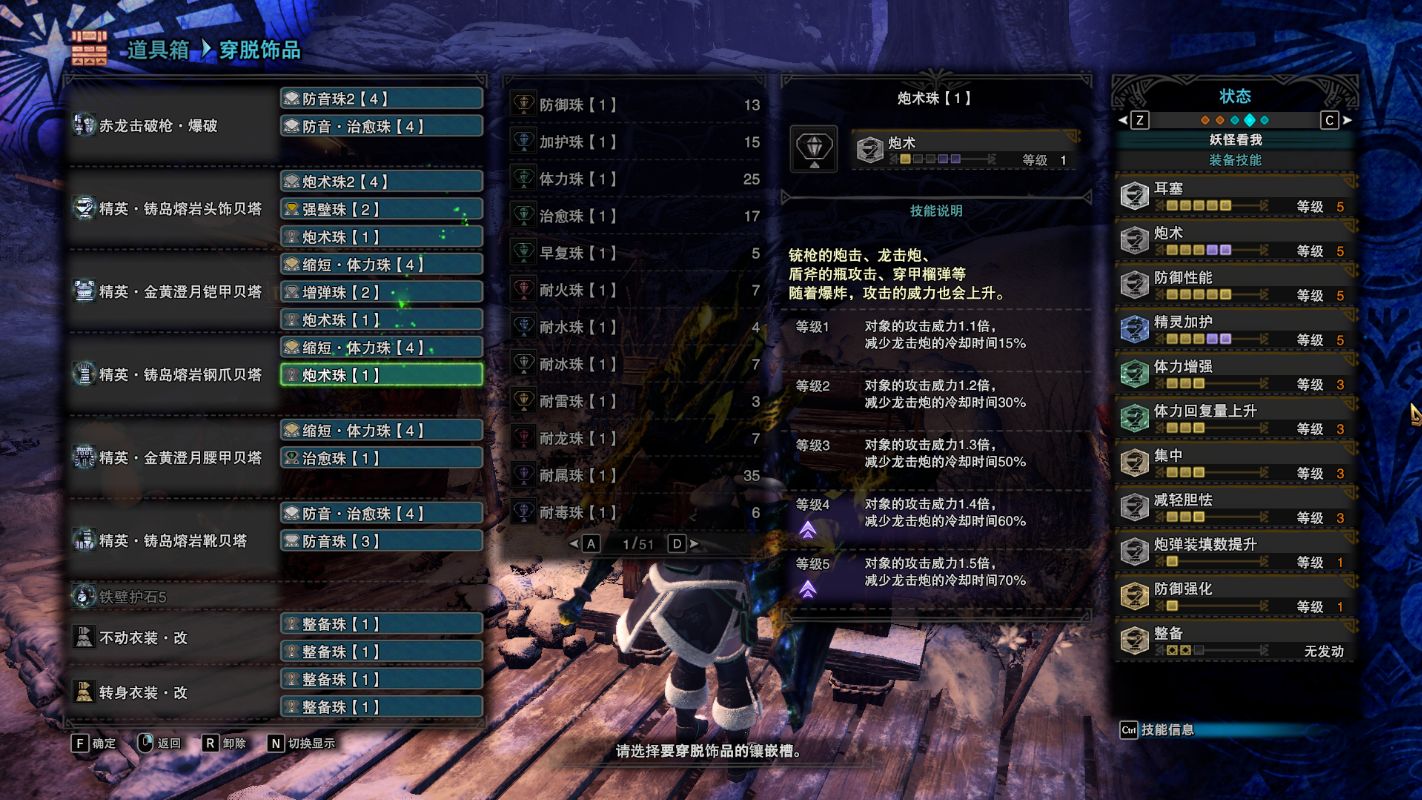
Task: Choose 防御珠【1】 from the jewel list
Action: 636,105
